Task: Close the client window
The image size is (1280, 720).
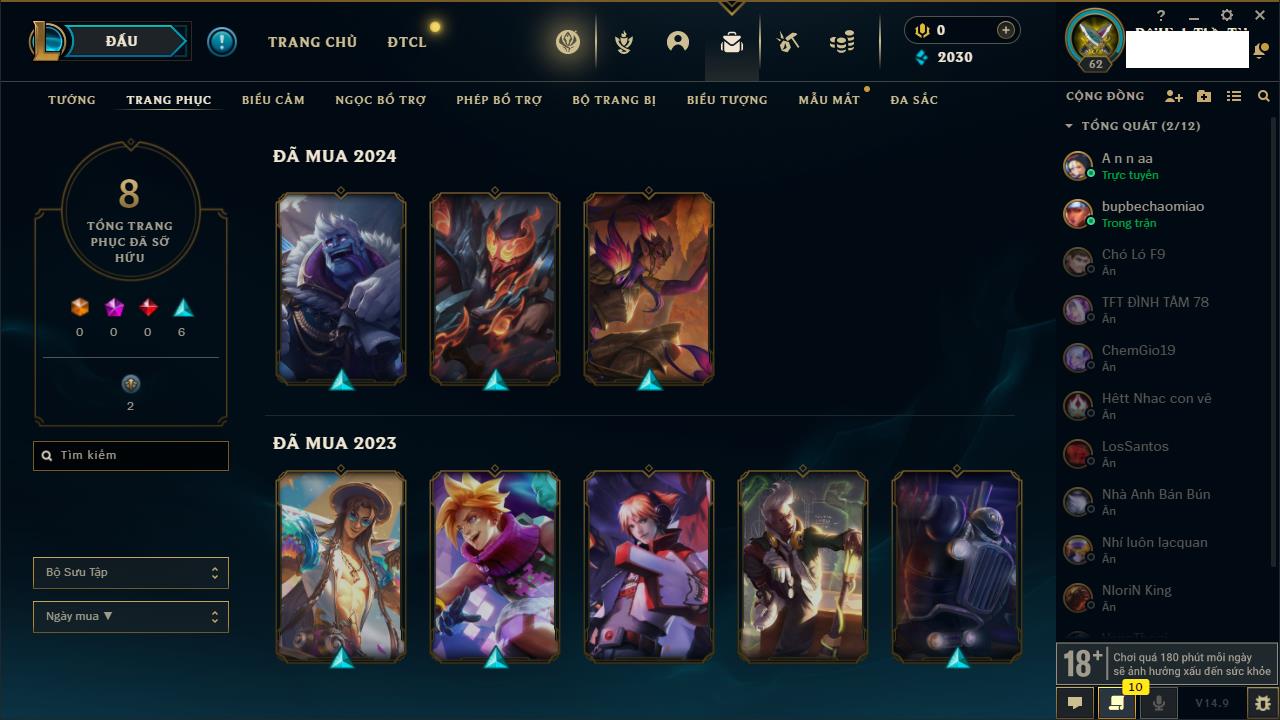Action: 1260,16
